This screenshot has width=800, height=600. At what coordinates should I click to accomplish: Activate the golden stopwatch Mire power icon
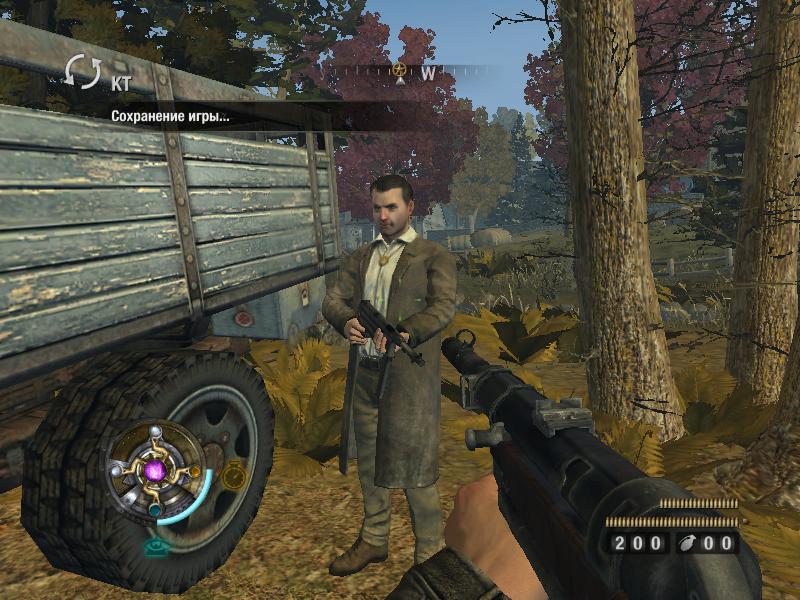(234, 477)
